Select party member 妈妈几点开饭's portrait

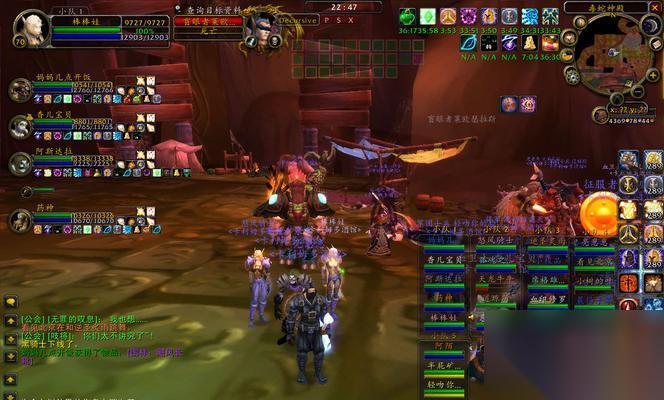20,90
